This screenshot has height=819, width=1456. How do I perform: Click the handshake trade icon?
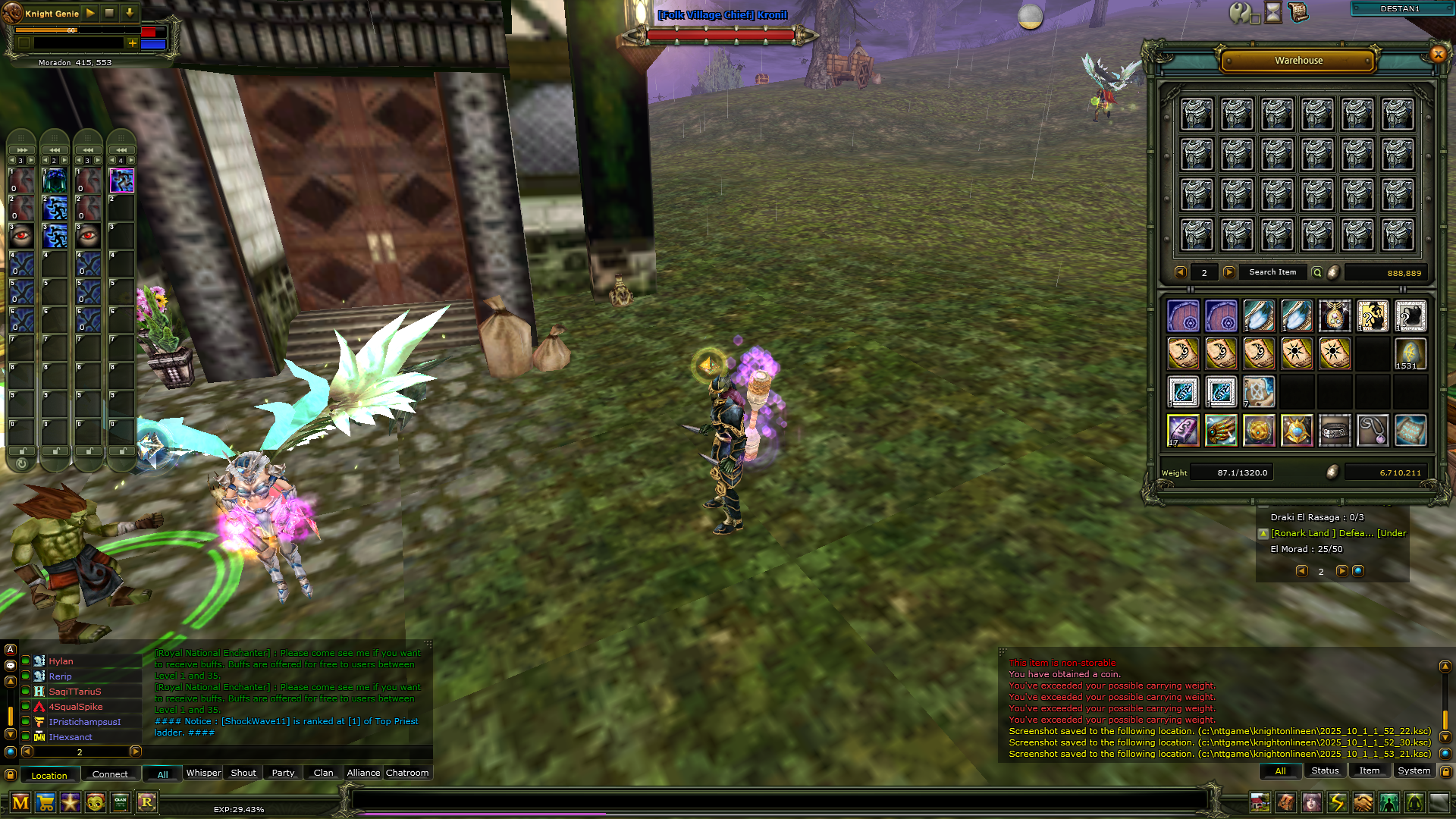(x=1363, y=802)
